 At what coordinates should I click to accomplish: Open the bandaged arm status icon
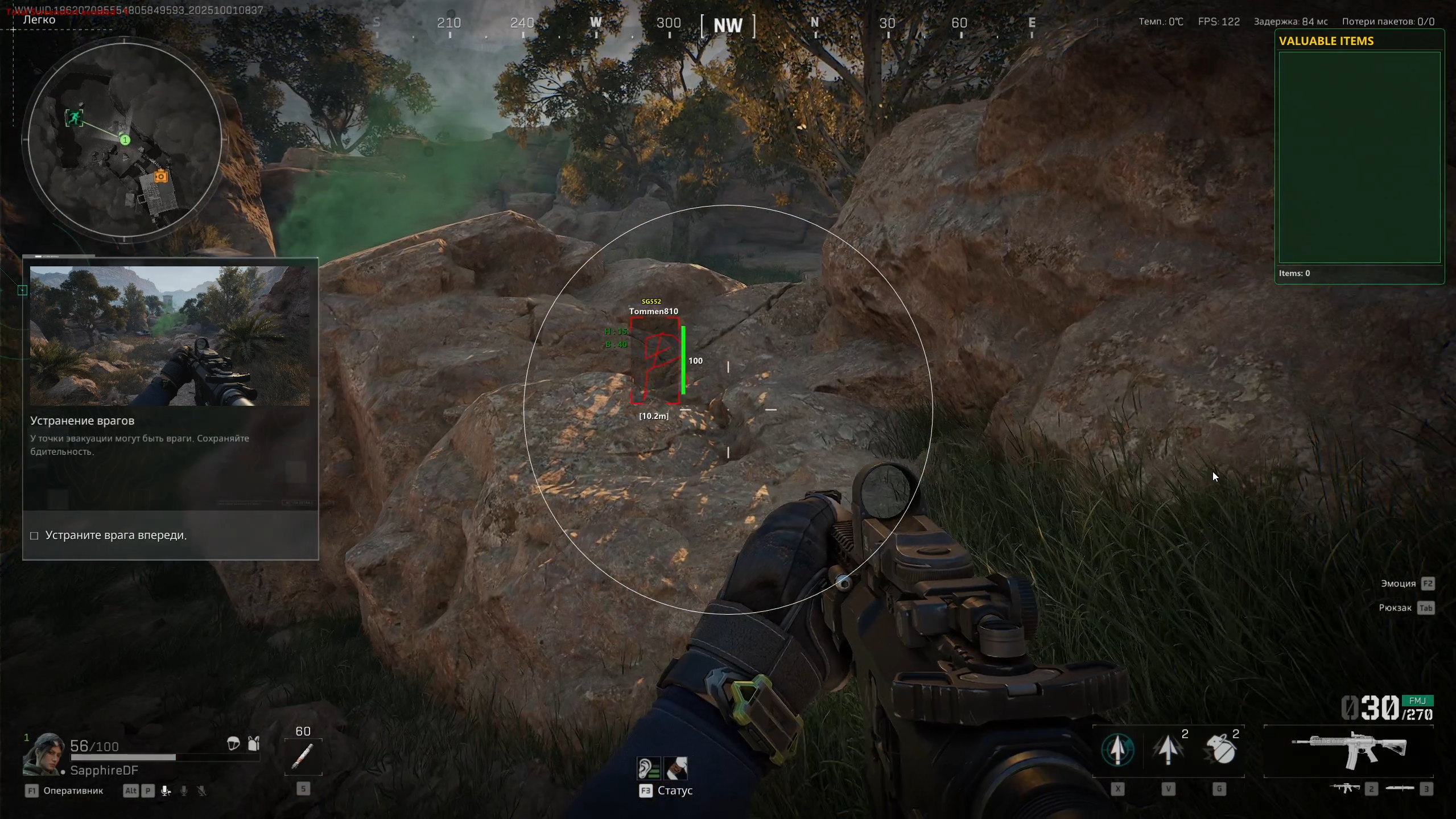pyautogui.click(x=676, y=768)
